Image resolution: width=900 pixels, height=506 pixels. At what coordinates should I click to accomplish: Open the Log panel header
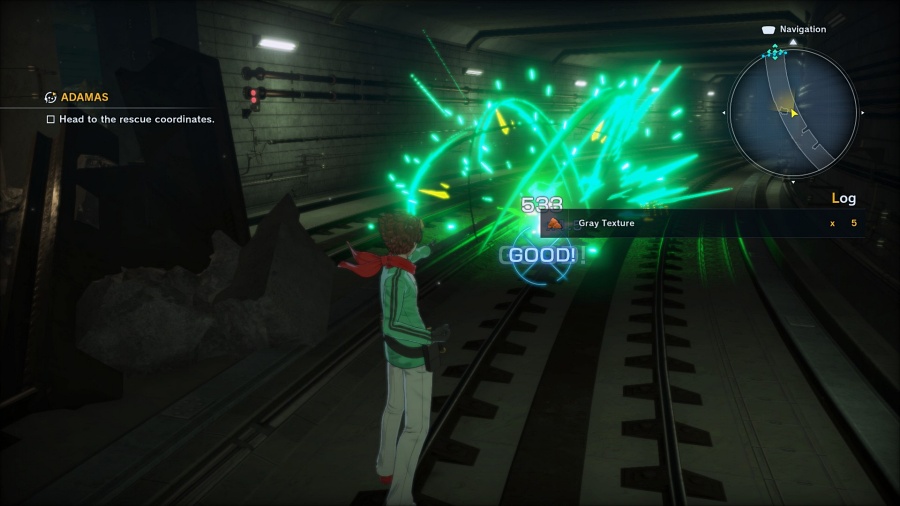(843, 198)
